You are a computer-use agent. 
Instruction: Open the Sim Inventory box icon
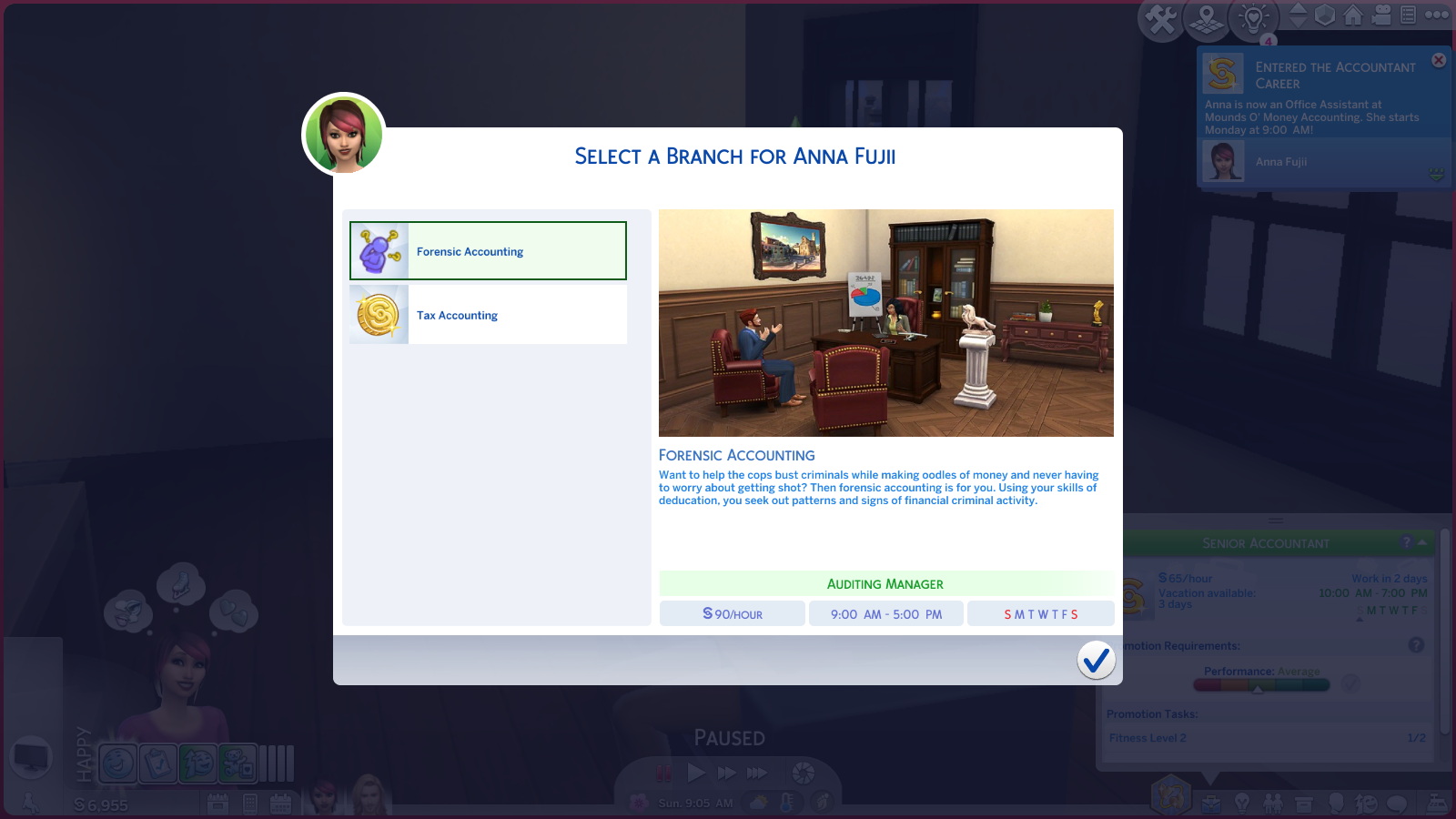(1304, 803)
